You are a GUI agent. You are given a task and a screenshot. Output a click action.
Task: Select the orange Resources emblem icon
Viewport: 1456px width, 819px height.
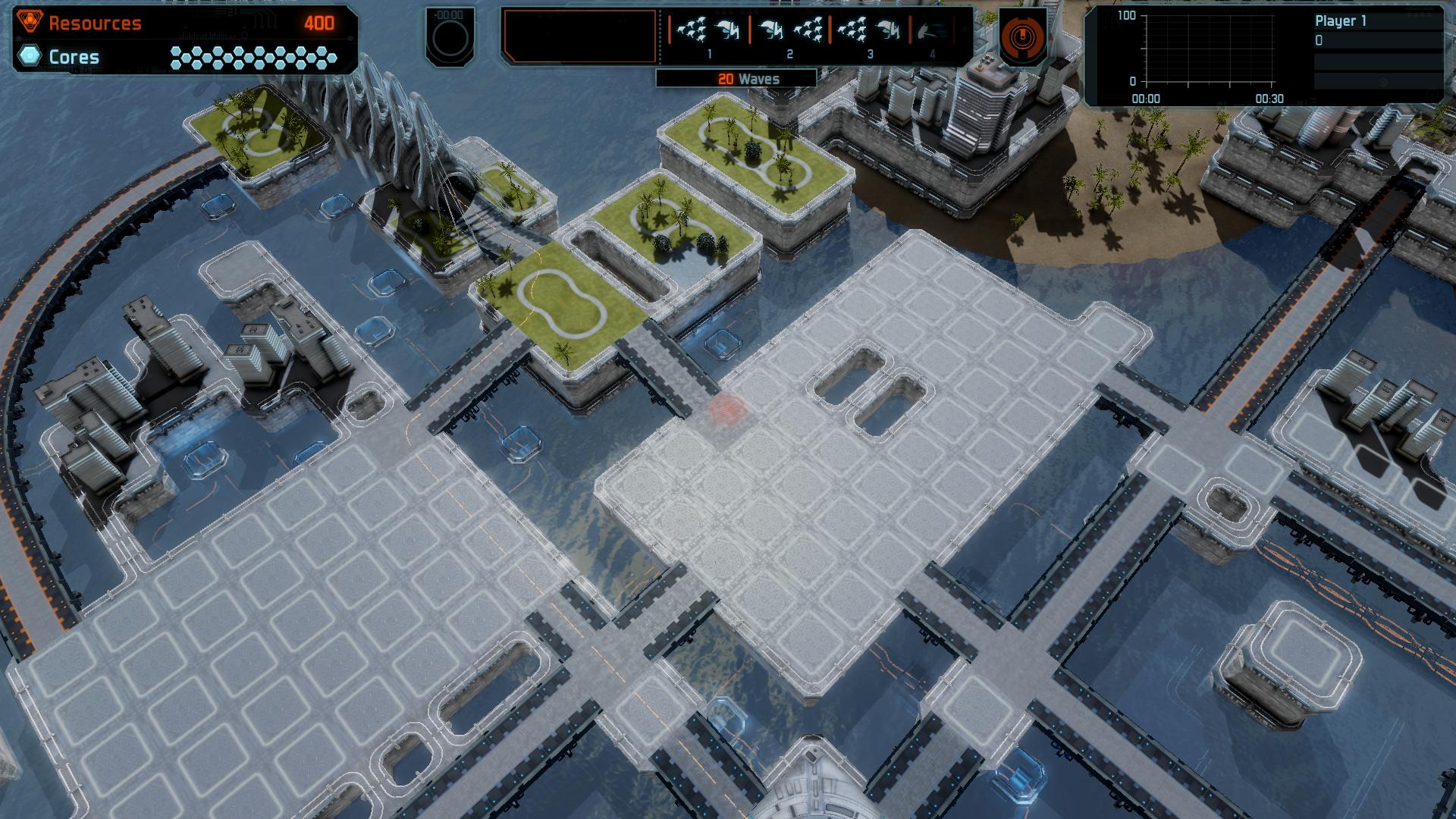29,21
